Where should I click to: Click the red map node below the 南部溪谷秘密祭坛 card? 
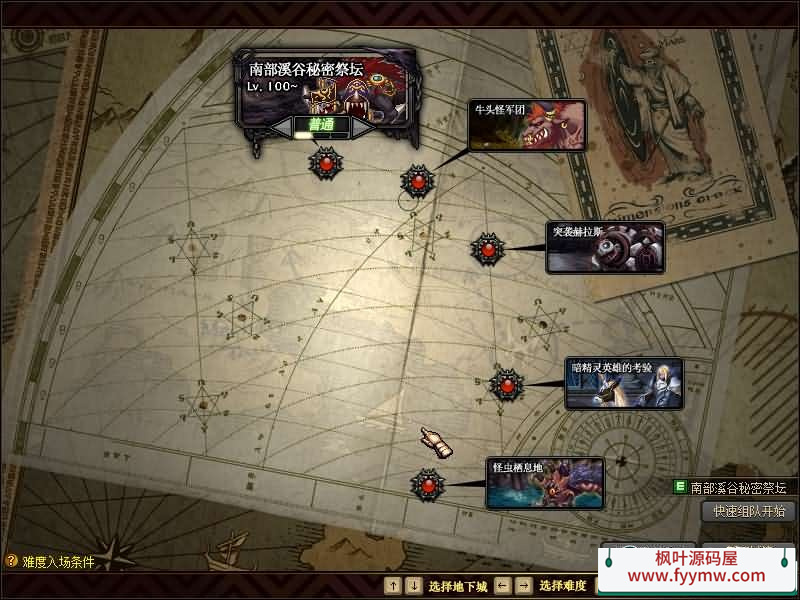coord(325,162)
